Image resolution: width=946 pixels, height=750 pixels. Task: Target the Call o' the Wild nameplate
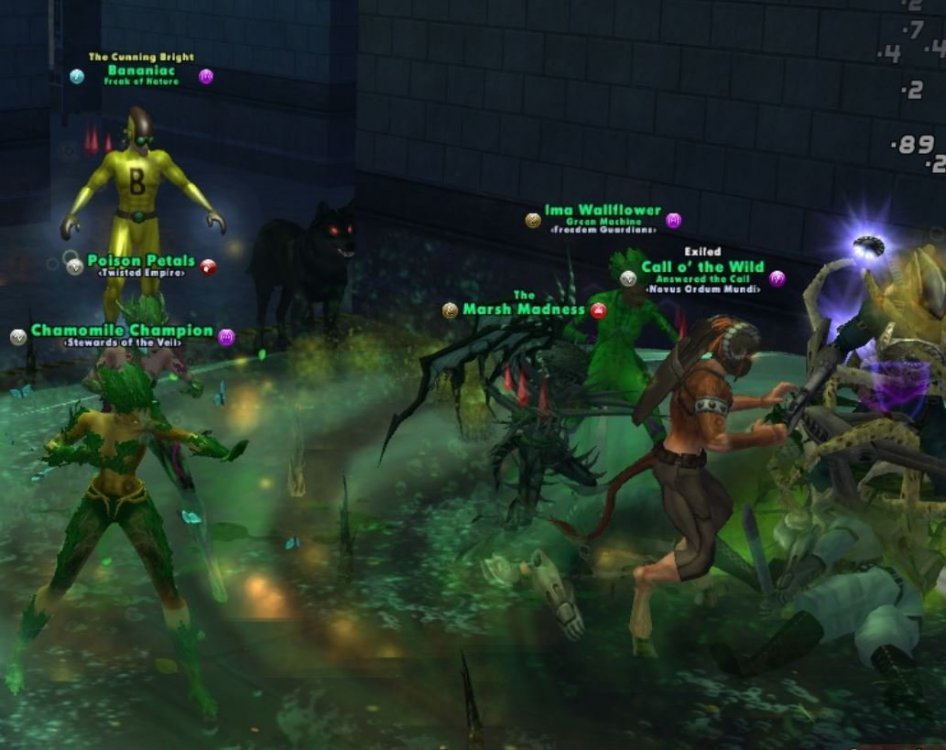(x=702, y=267)
